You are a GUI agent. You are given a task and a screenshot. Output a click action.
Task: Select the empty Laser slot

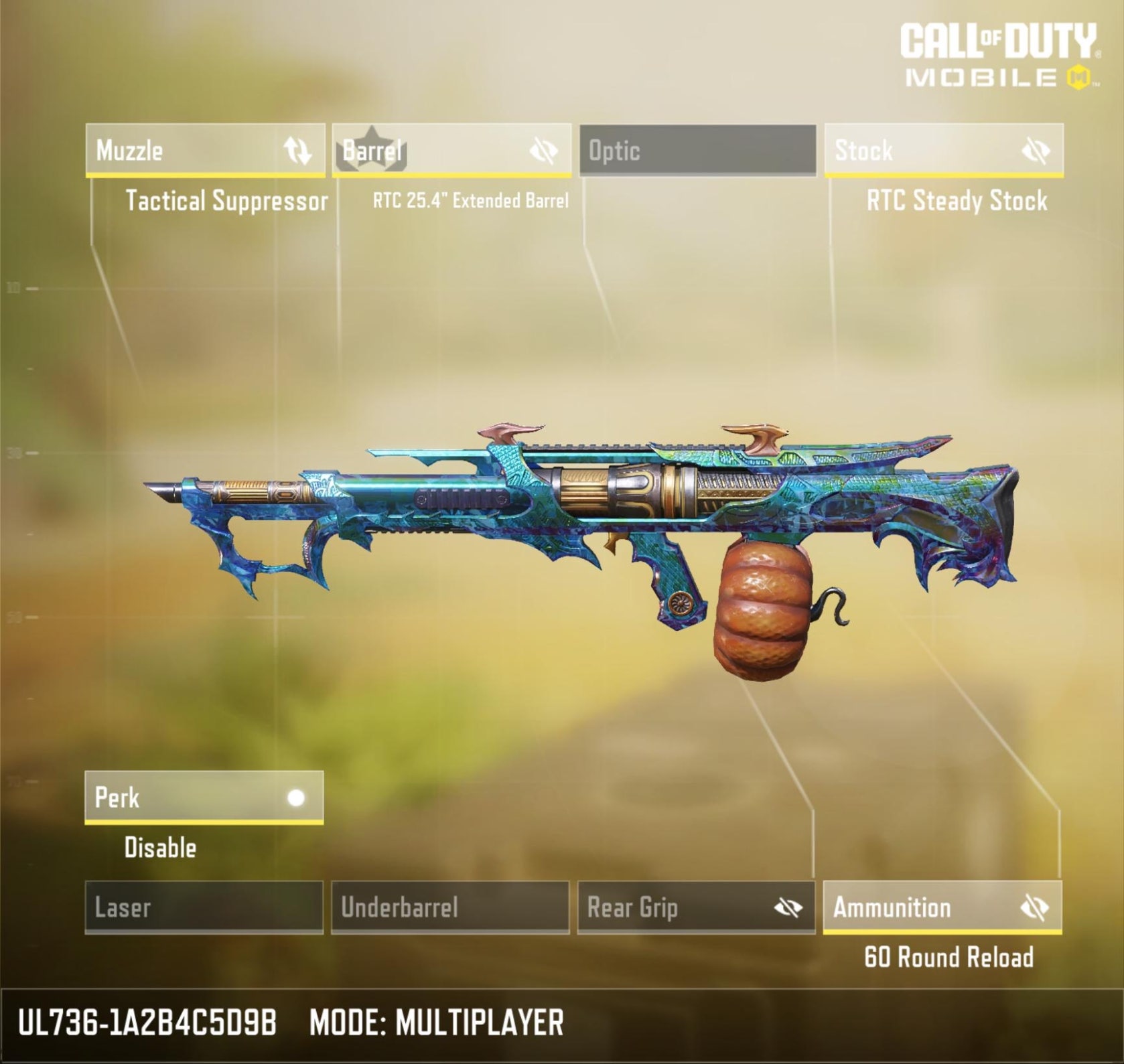coord(204,907)
